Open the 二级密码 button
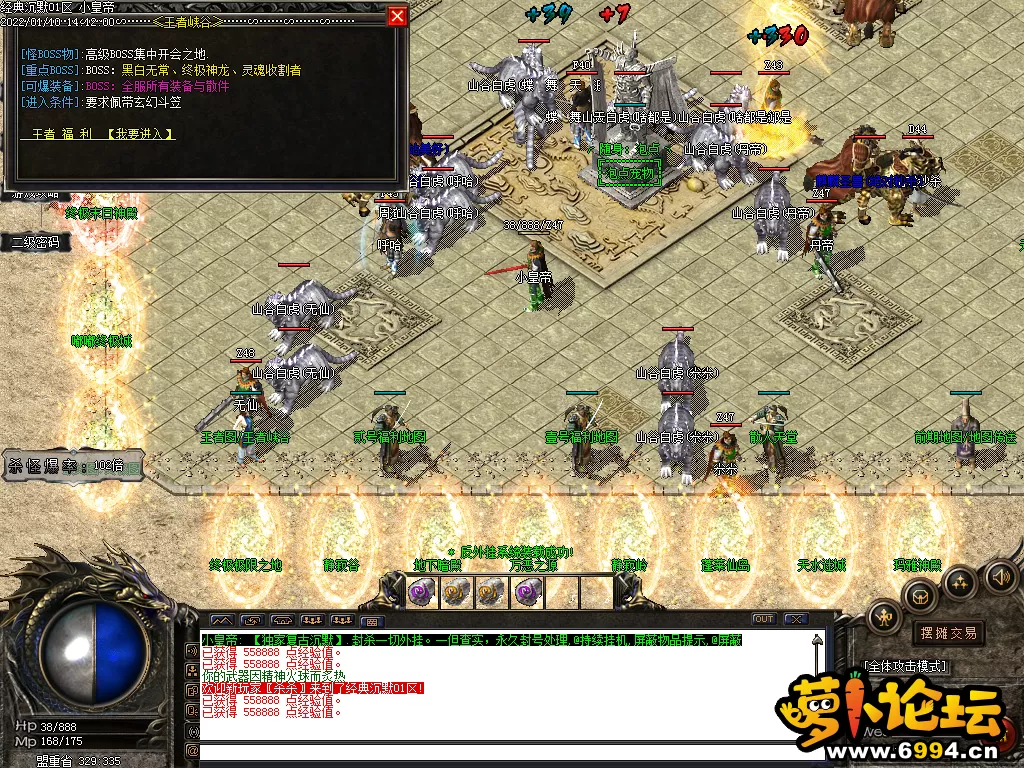Screen dimensions: 1024x768 click(35, 242)
